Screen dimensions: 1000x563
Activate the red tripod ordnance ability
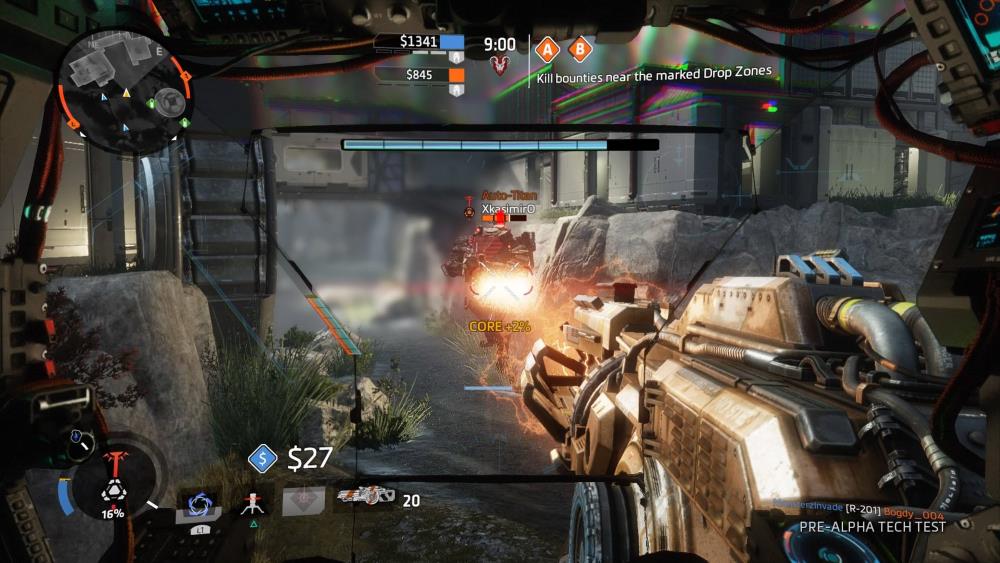[251, 502]
